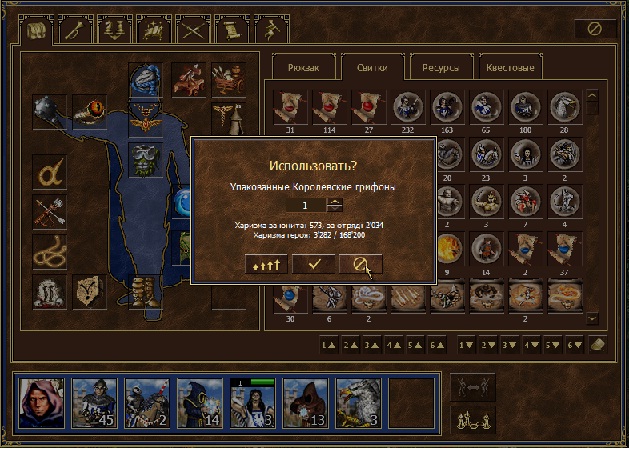This screenshot has height=450, width=630.
Task: Show the Ресурсы tab
Action: [440, 68]
